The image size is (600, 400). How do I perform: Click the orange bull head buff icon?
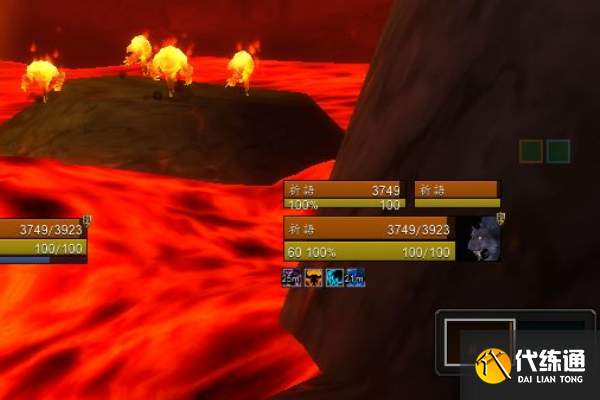tap(314, 277)
